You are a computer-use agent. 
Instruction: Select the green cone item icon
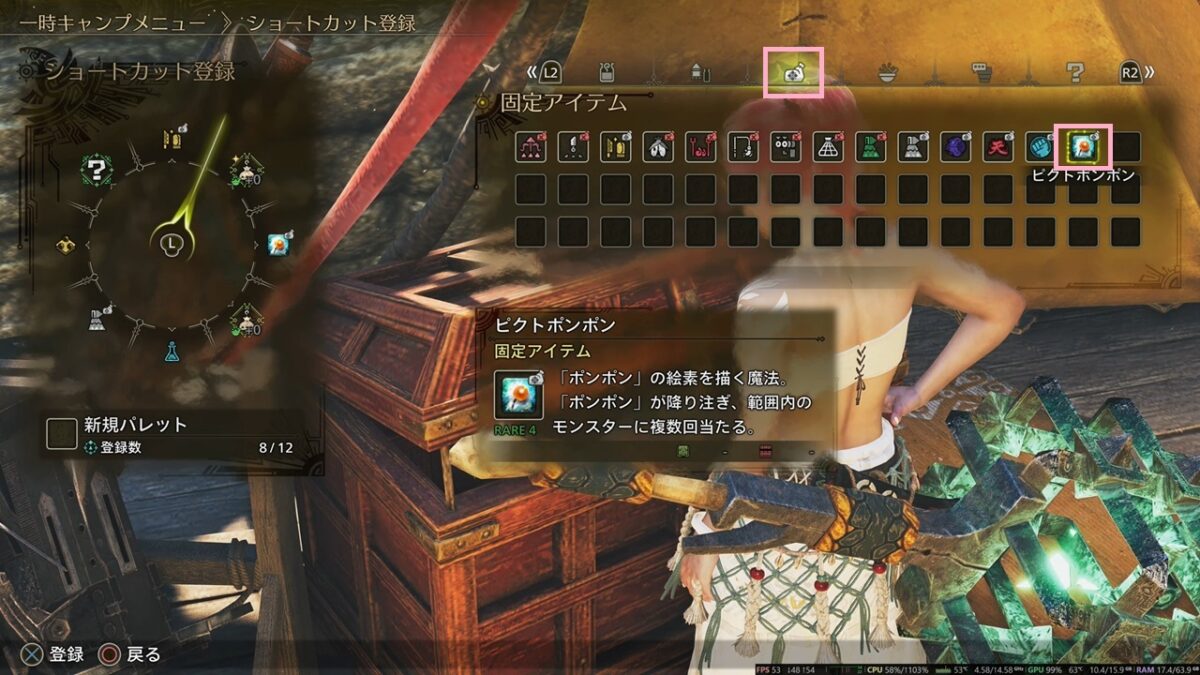pyautogui.click(x=870, y=148)
